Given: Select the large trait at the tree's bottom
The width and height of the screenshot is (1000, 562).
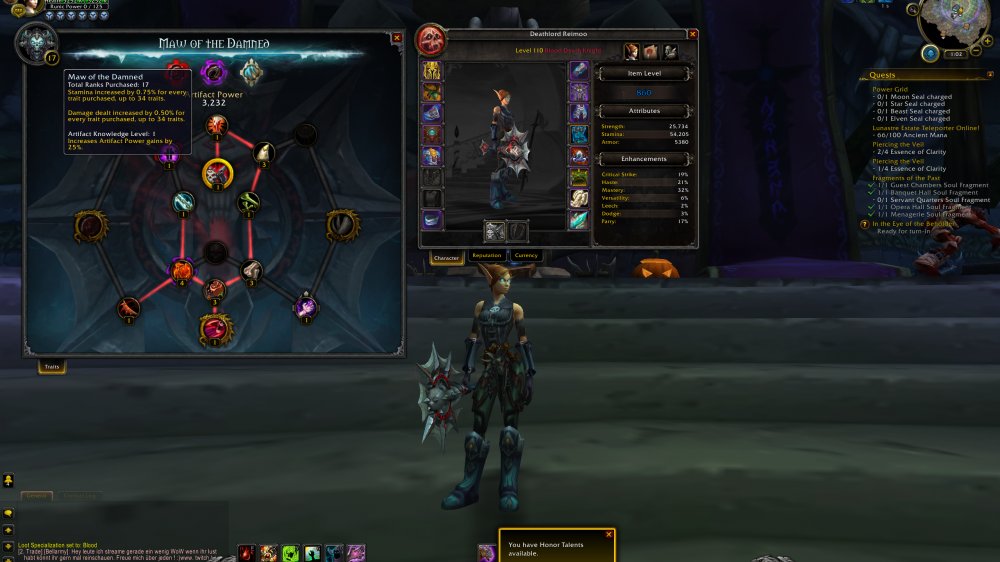Looking at the screenshot, I should [215, 327].
